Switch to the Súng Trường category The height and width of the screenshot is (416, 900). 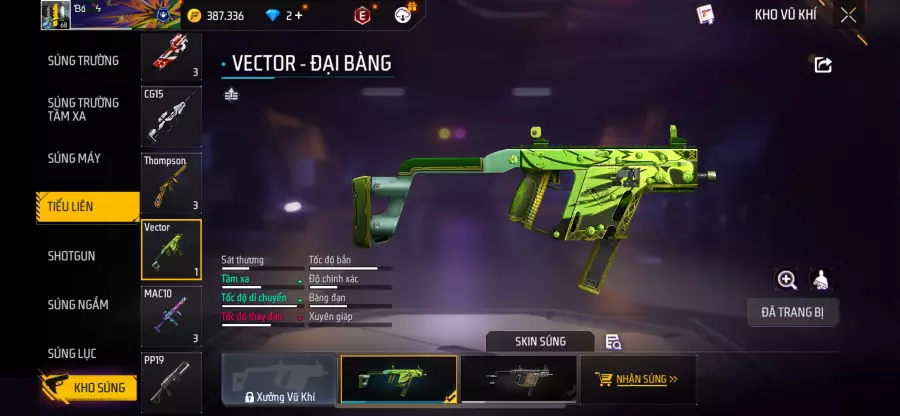[x=83, y=61]
